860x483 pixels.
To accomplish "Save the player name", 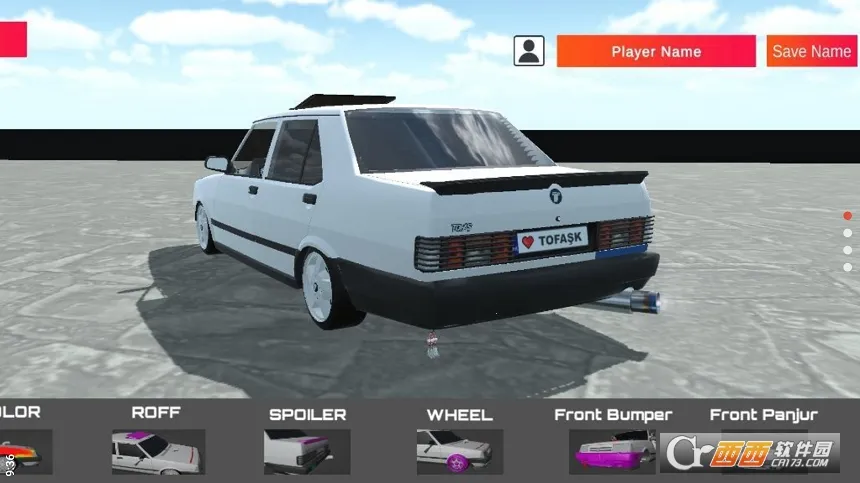I will click(811, 51).
